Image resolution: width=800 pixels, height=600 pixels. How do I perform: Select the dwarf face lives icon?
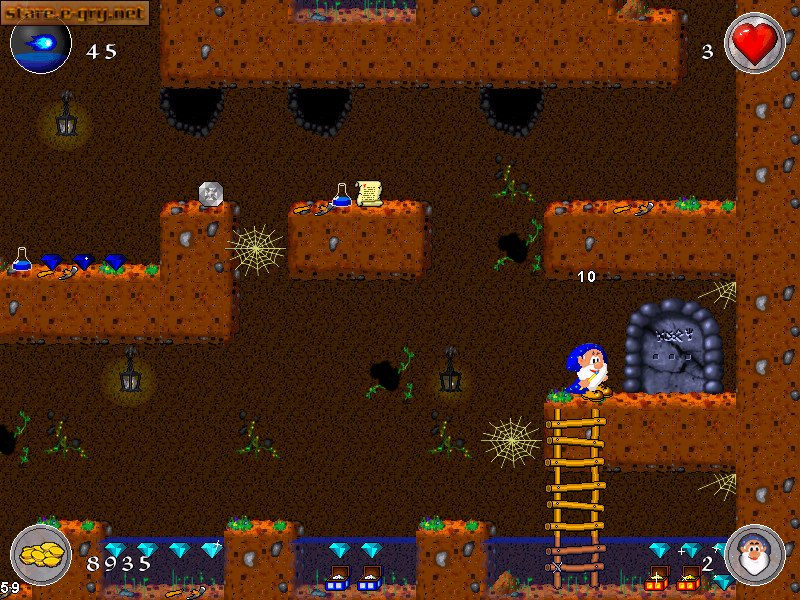pyautogui.click(x=754, y=555)
